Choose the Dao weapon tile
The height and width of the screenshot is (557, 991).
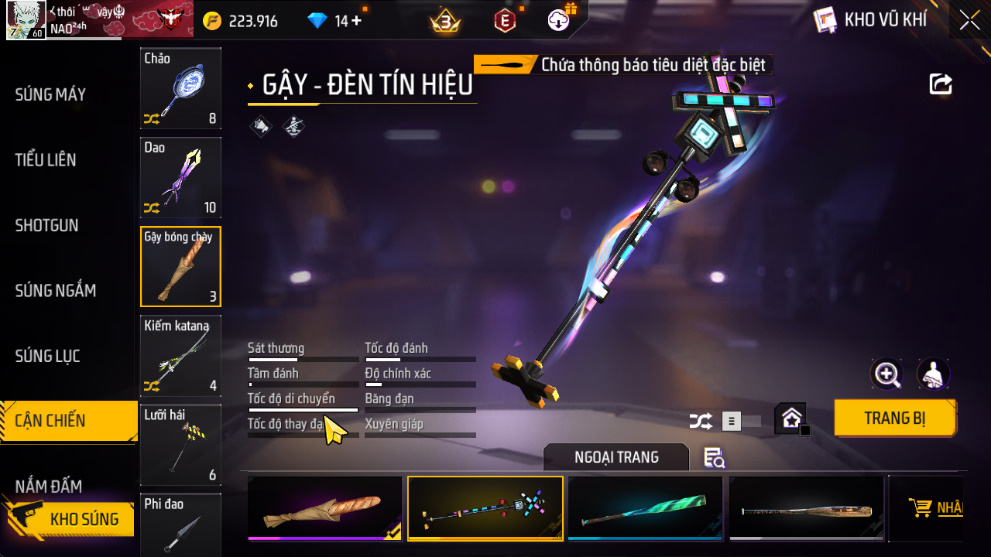point(180,178)
